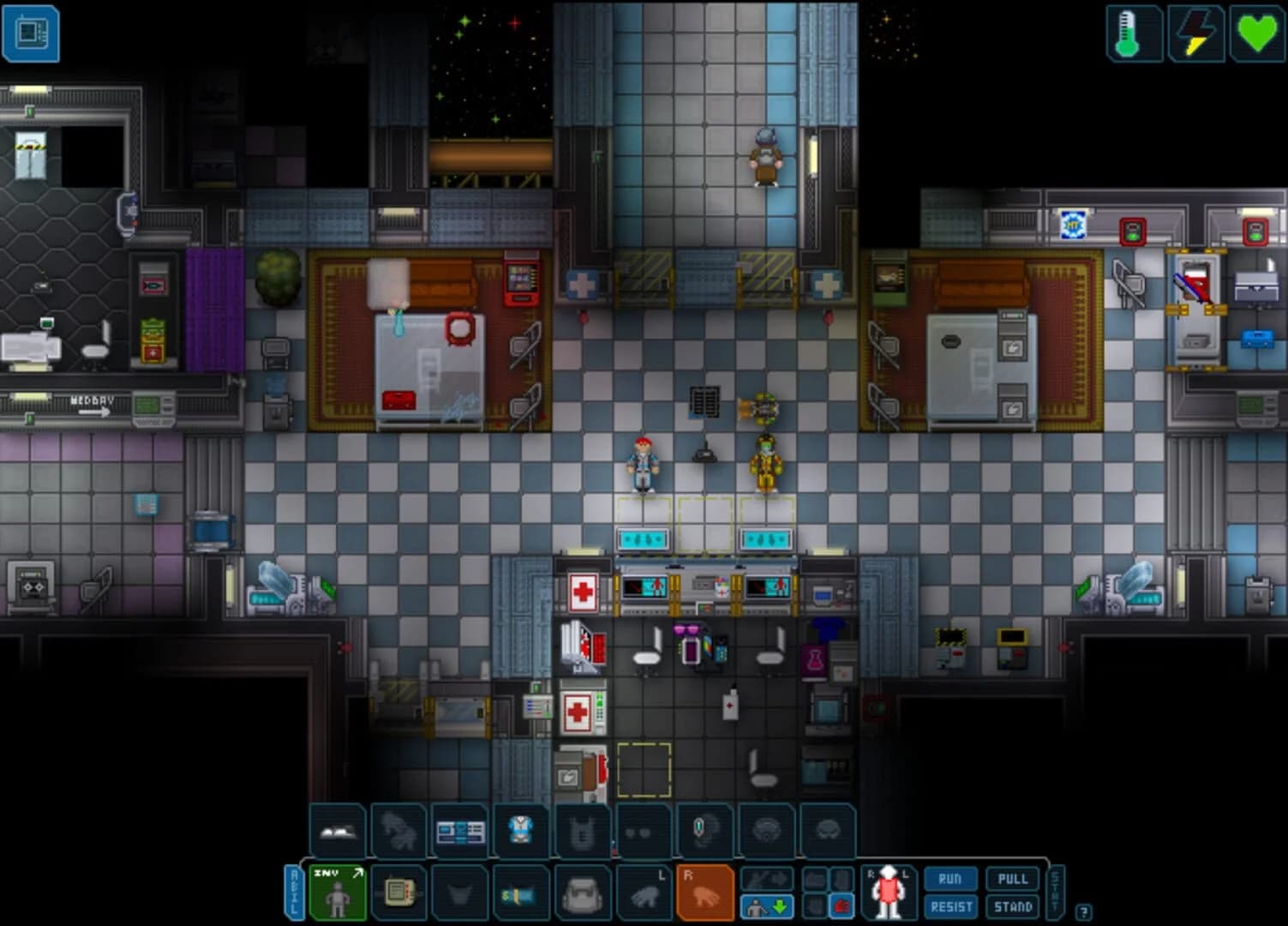The height and width of the screenshot is (926, 1288).
Task: Click the blue module icon in top-left corner
Action: [x=32, y=35]
